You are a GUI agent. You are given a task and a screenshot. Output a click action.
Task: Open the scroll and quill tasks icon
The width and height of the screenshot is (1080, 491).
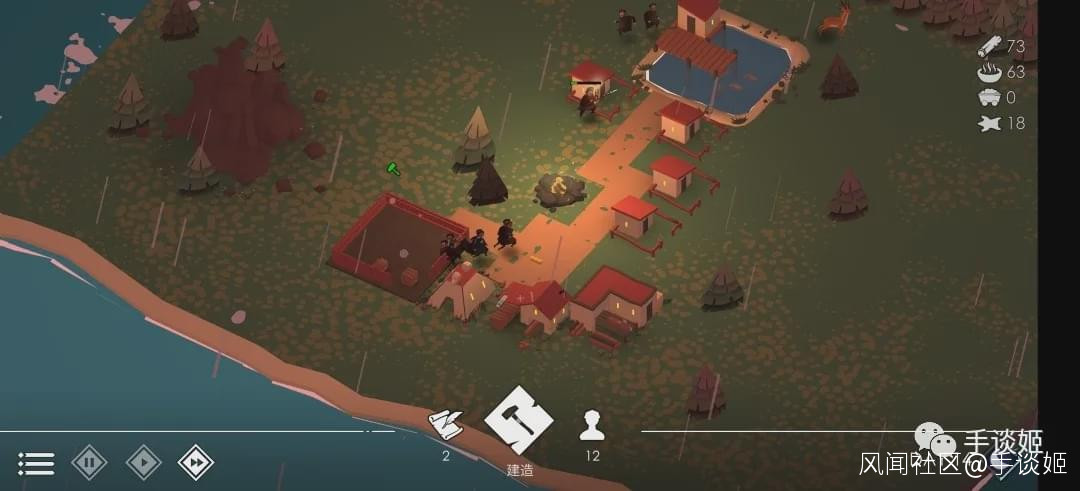(x=446, y=426)
